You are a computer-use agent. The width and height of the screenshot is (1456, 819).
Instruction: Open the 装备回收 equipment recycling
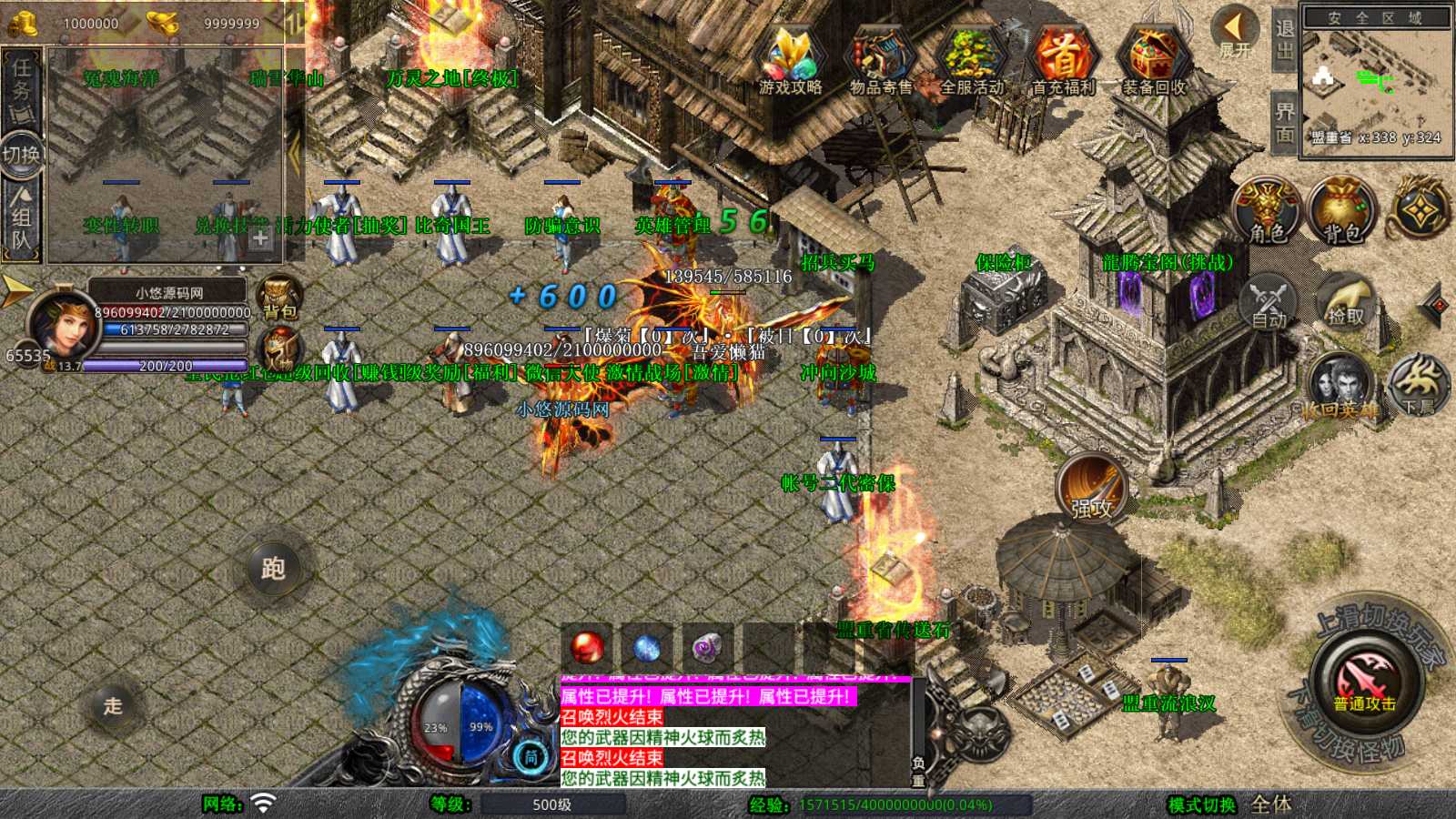tap(1153, 60)
